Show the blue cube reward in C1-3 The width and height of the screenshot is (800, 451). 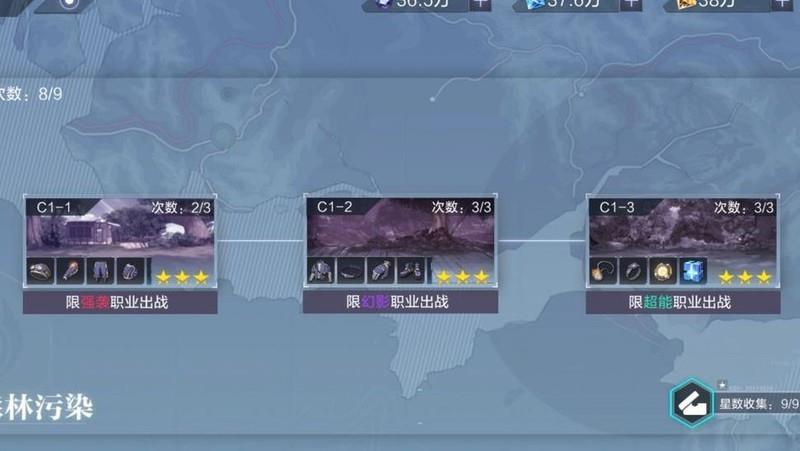click(694, 271)
